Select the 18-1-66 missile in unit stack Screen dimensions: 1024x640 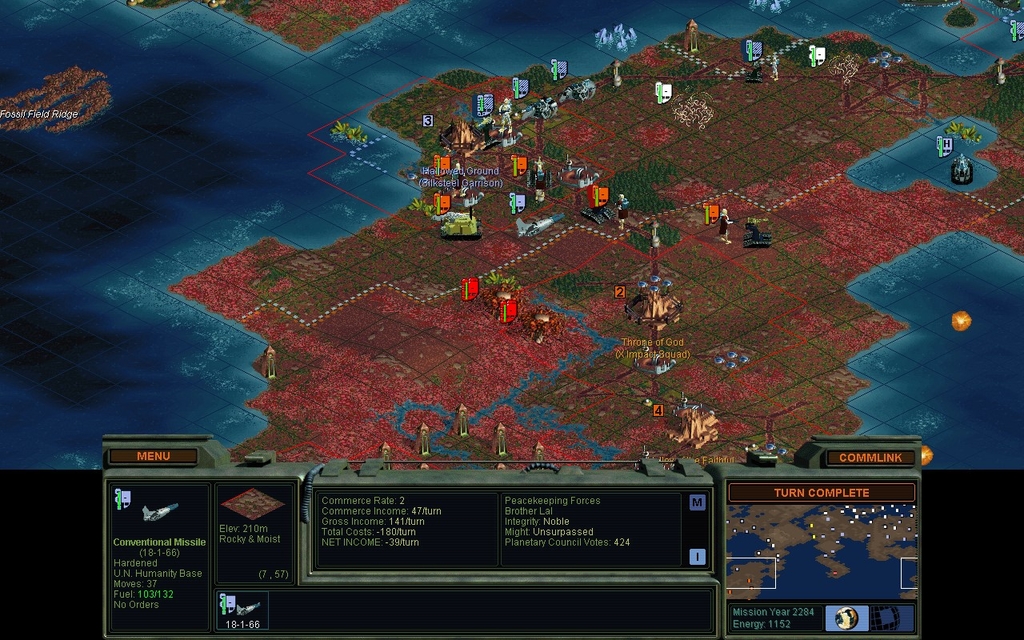pos(242,610)
